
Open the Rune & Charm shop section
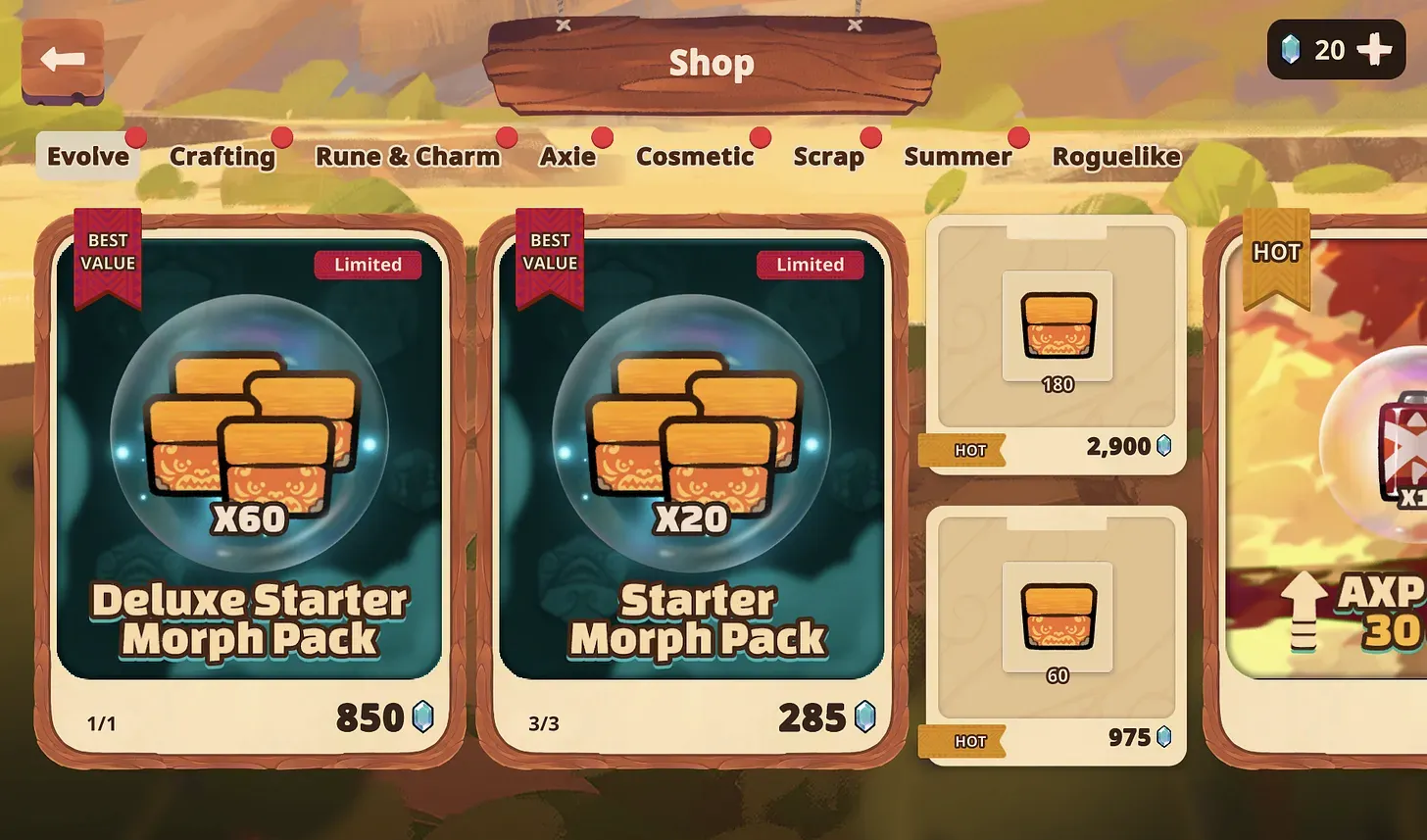pyautogui.click(x=410, y=156)
